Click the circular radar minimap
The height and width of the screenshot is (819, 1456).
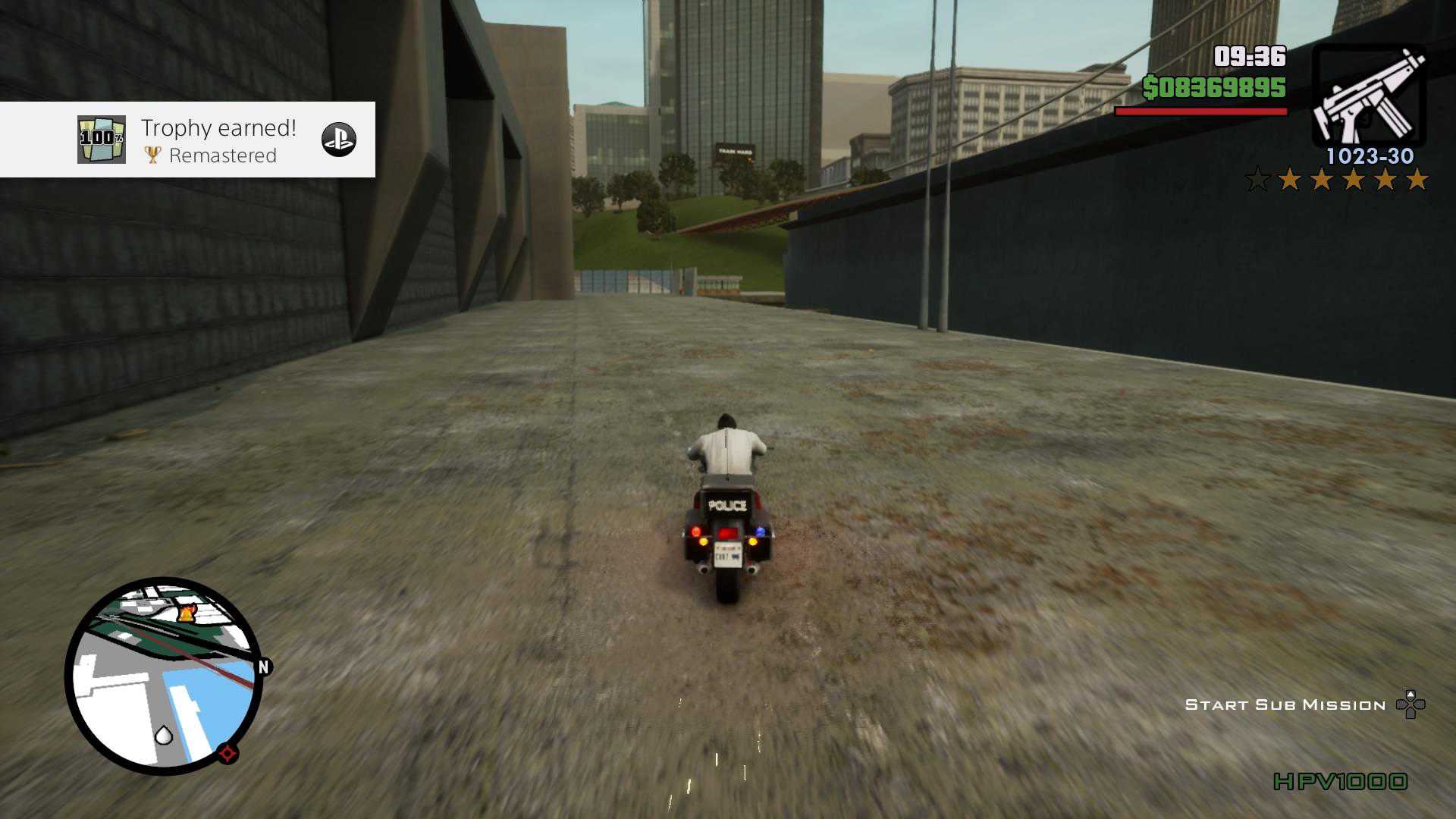(x=164, y=676)
